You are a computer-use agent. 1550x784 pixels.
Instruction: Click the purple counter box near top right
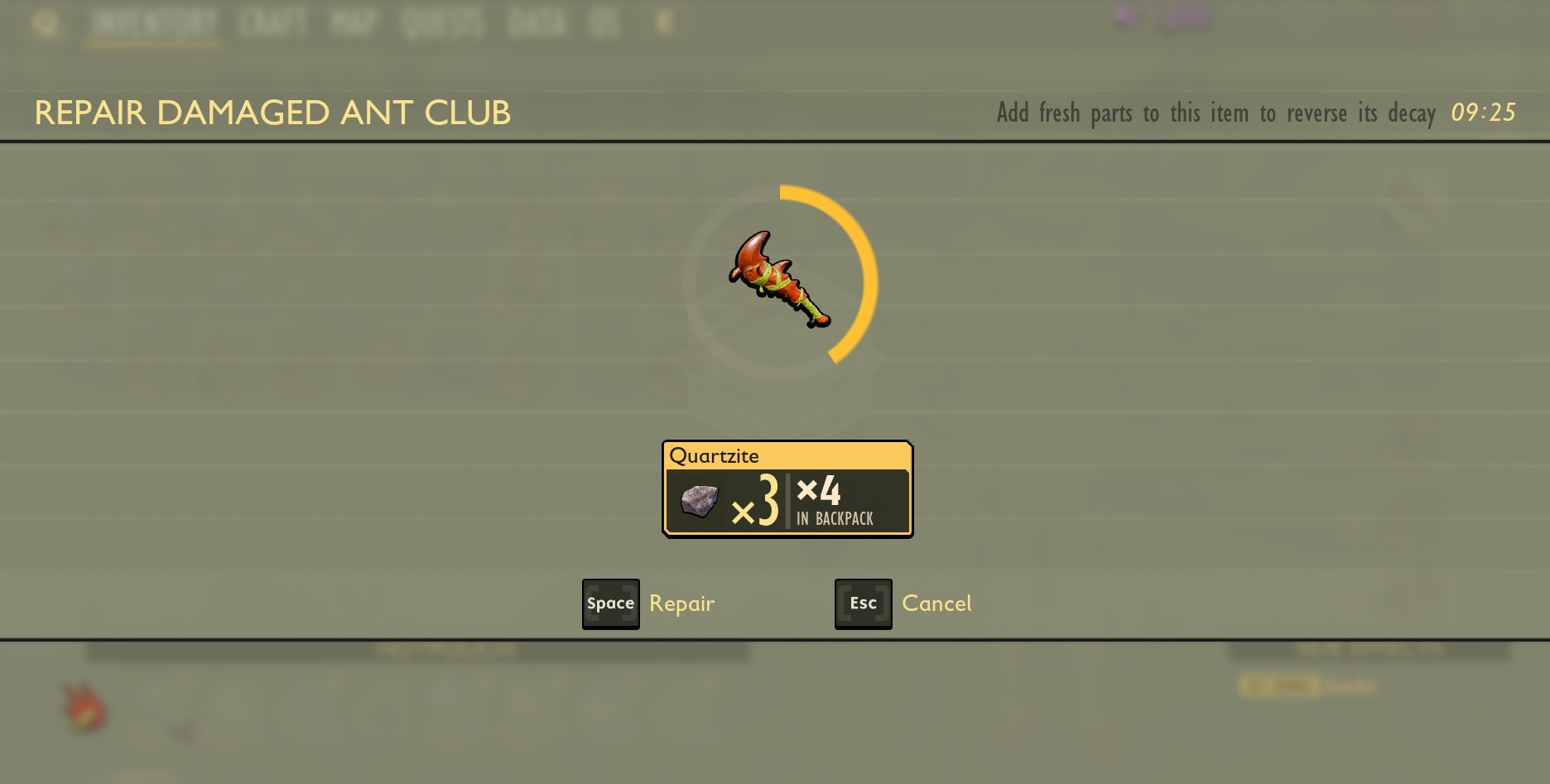1186,18
